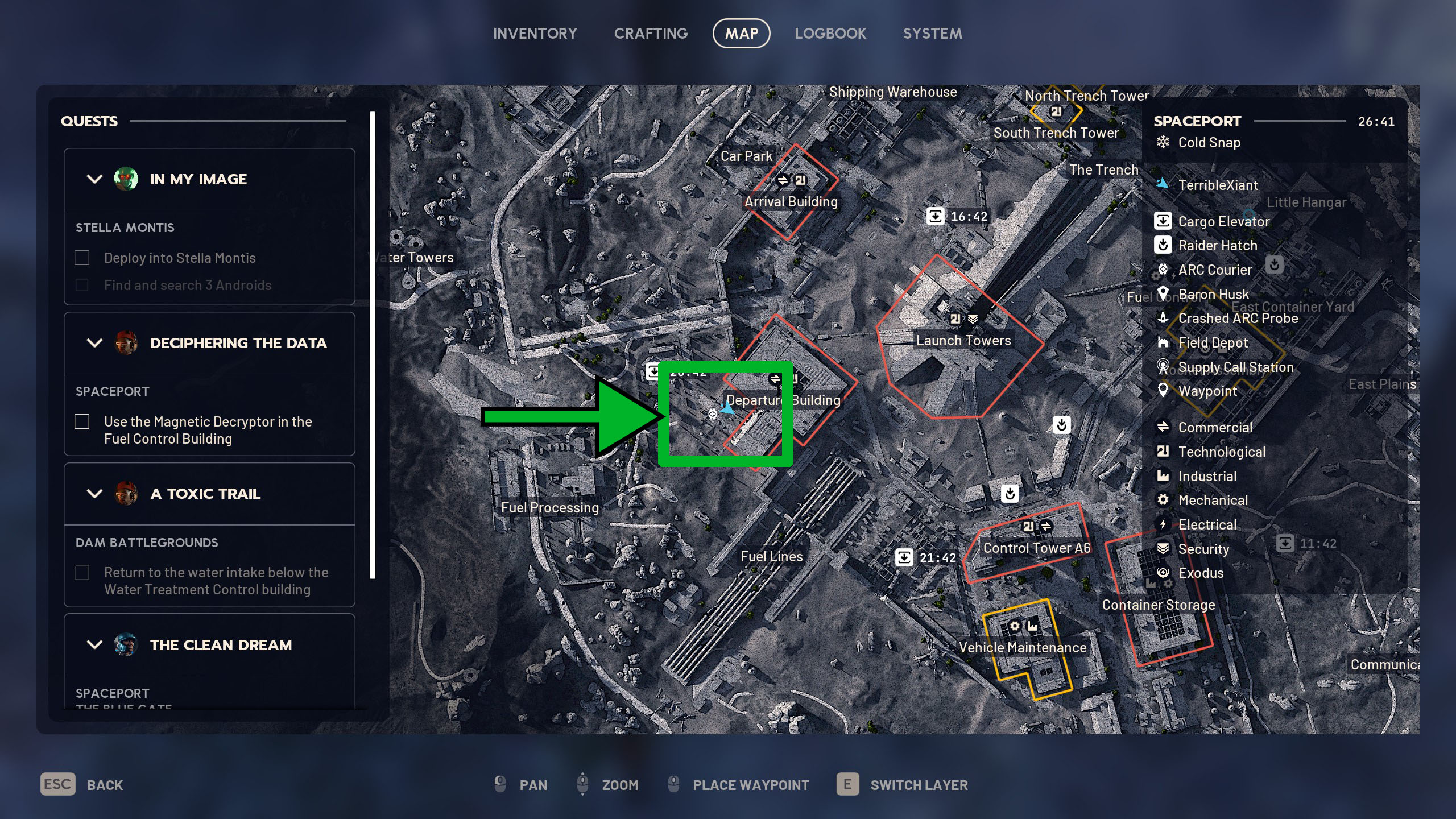Click the Arrival Building map label
1456x819 pixels.
click(x=791, y=201)
